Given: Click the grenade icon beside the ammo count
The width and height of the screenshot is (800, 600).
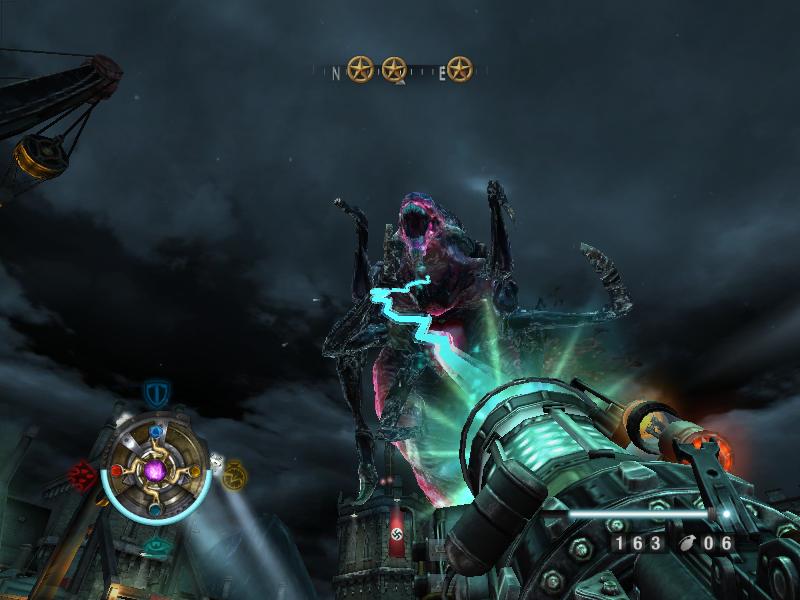Looking at the screenshot, I should [686, 543].
